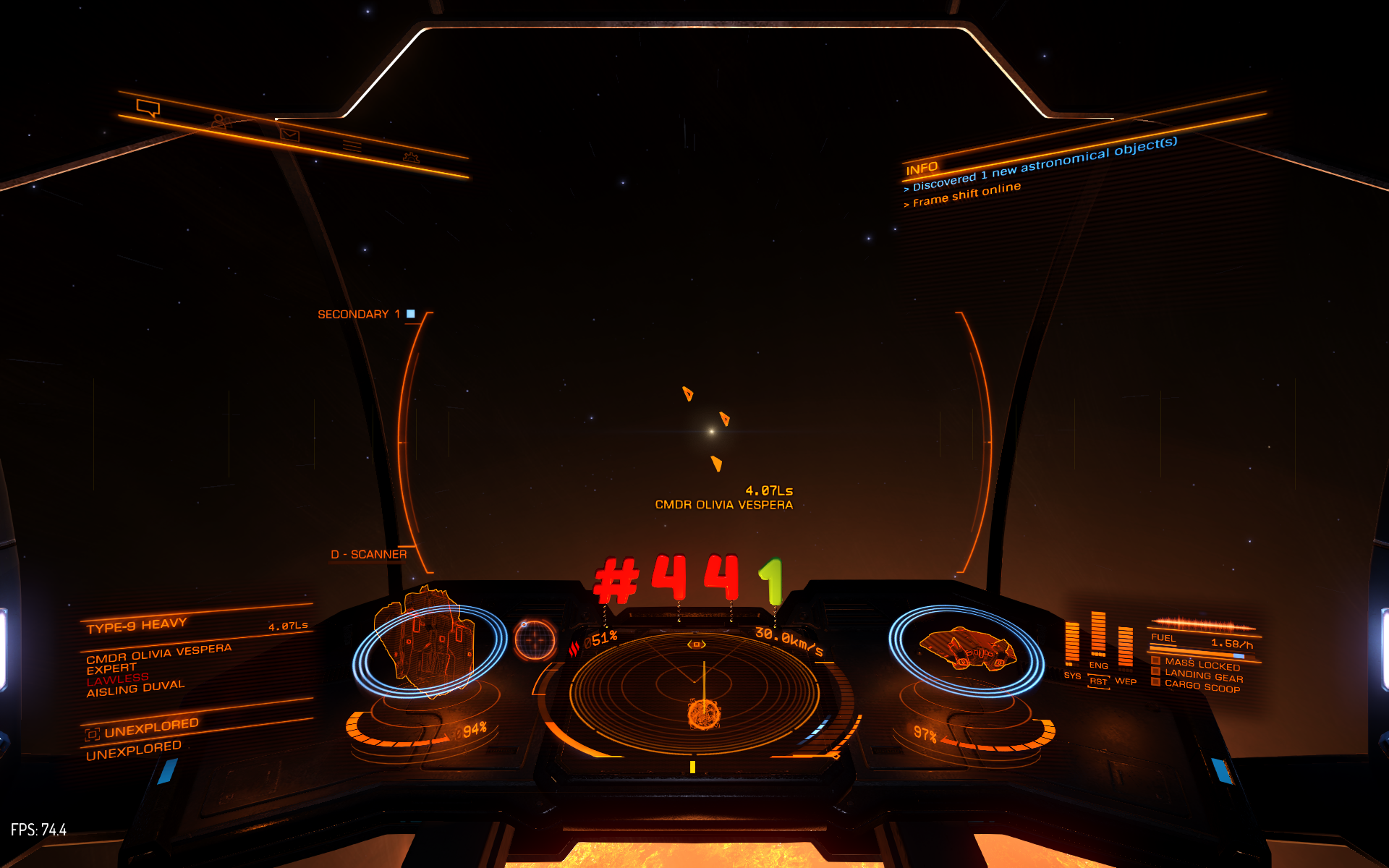Open the envelope inbox tab
This screenshot has width=1389, height=868.
click(x=289, y=135)
